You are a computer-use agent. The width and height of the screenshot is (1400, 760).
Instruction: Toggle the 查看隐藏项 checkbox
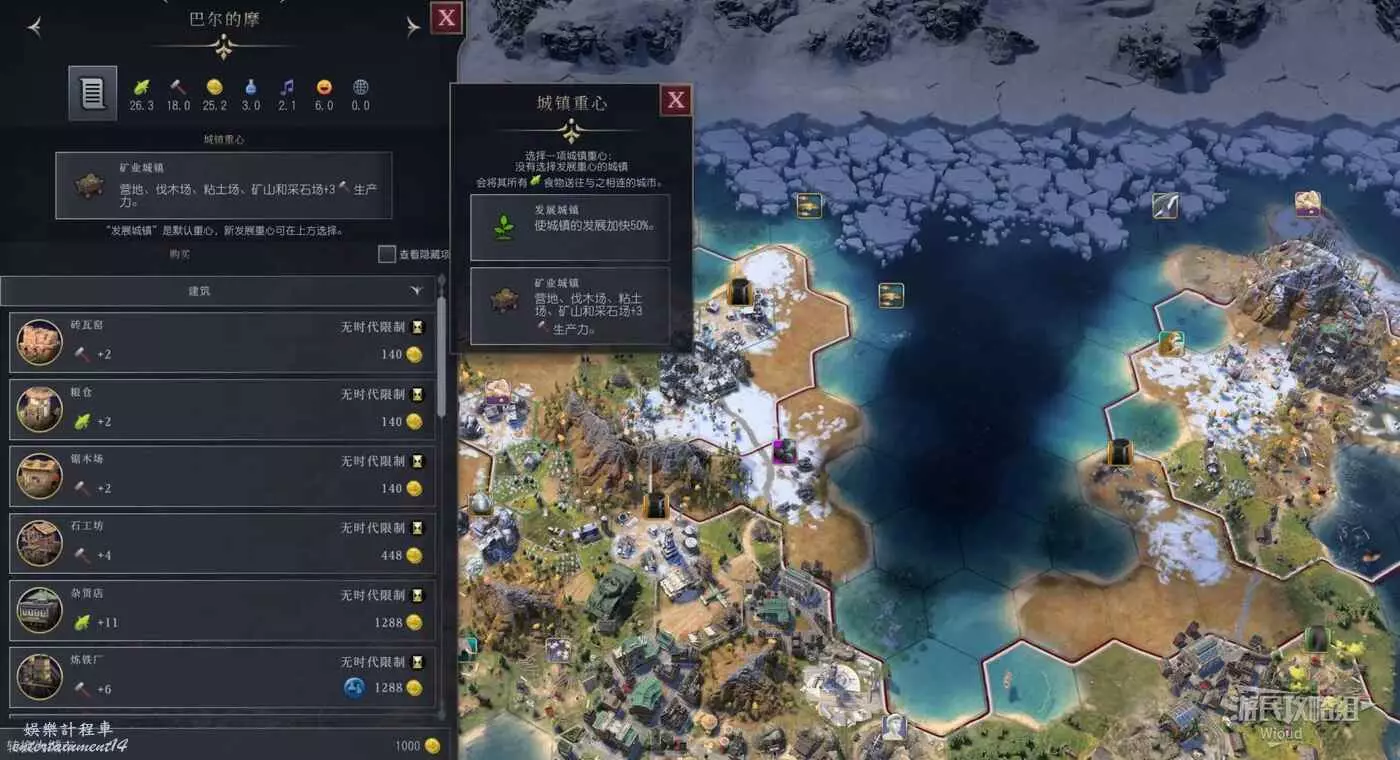pyautogui.click(x=387, y=254)
